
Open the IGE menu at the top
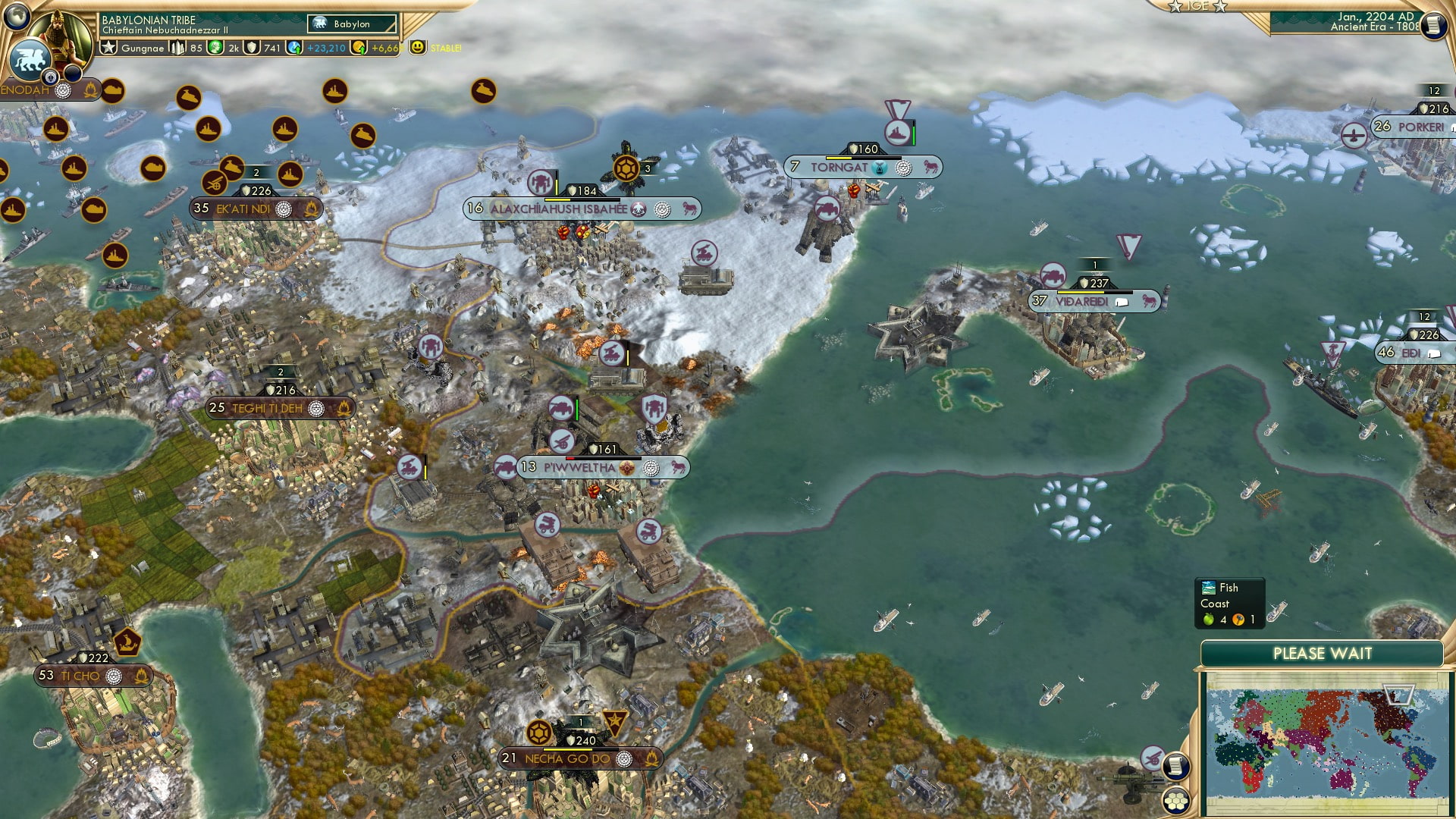[x=1197, y=6]
